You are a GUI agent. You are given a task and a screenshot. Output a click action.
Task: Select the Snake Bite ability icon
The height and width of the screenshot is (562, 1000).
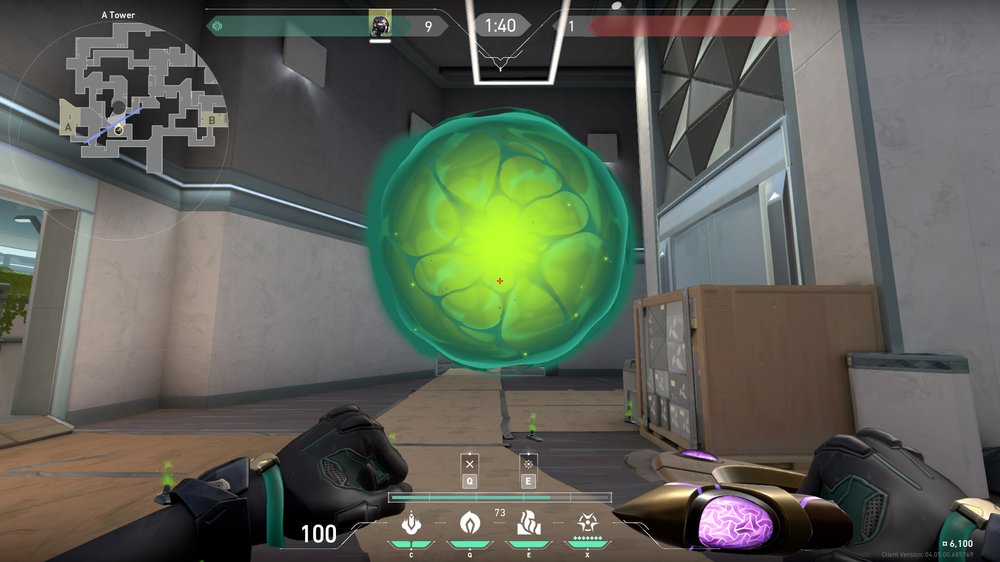pyautogui.click(x=410, y=522)
